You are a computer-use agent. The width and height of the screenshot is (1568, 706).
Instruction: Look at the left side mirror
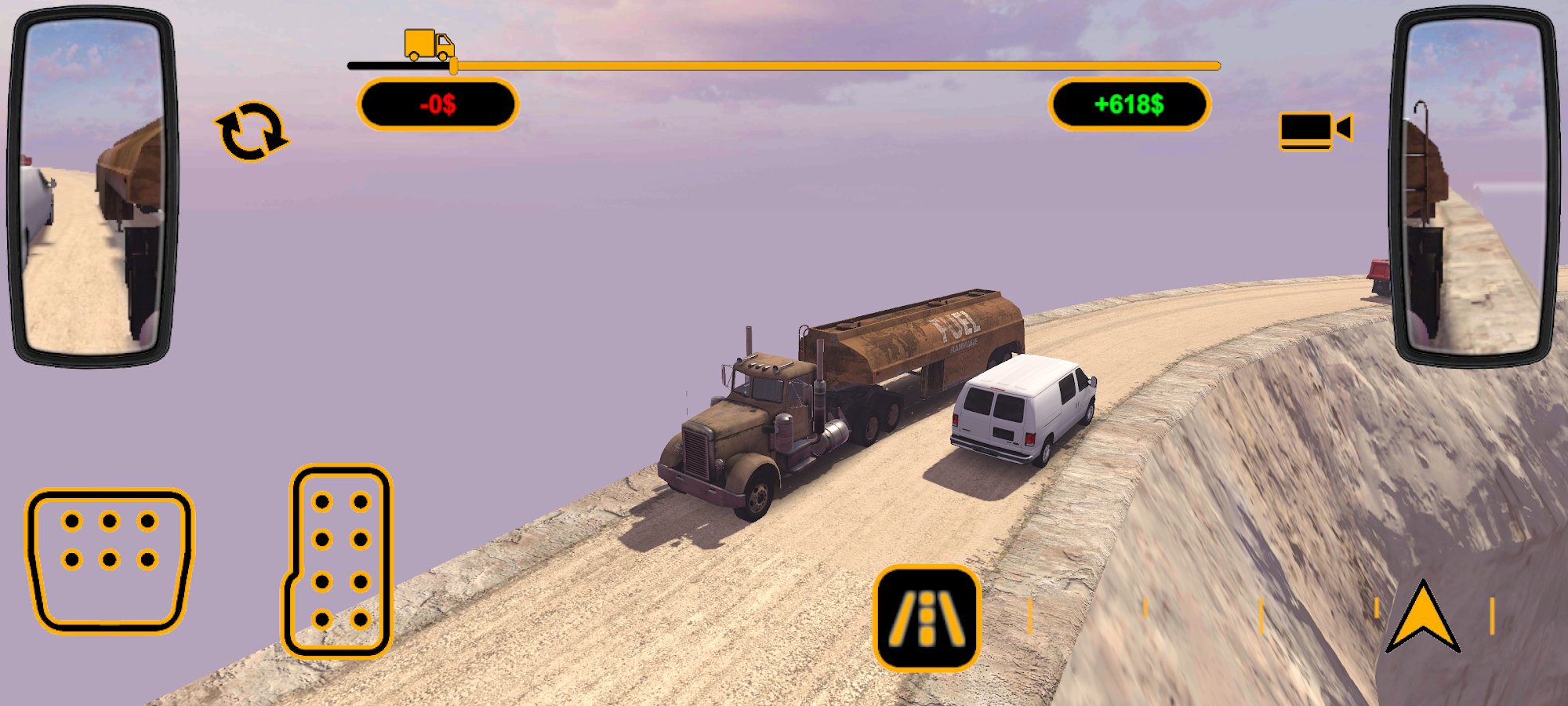(92, 187)
